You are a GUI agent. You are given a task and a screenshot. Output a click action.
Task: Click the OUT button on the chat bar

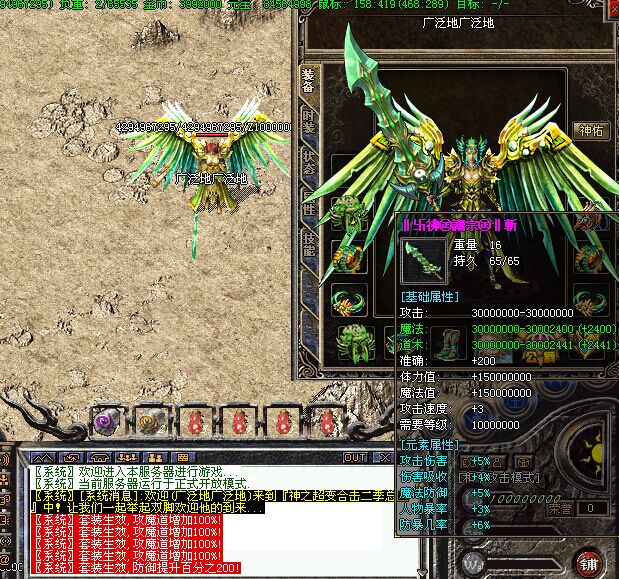tap(355, 458)
